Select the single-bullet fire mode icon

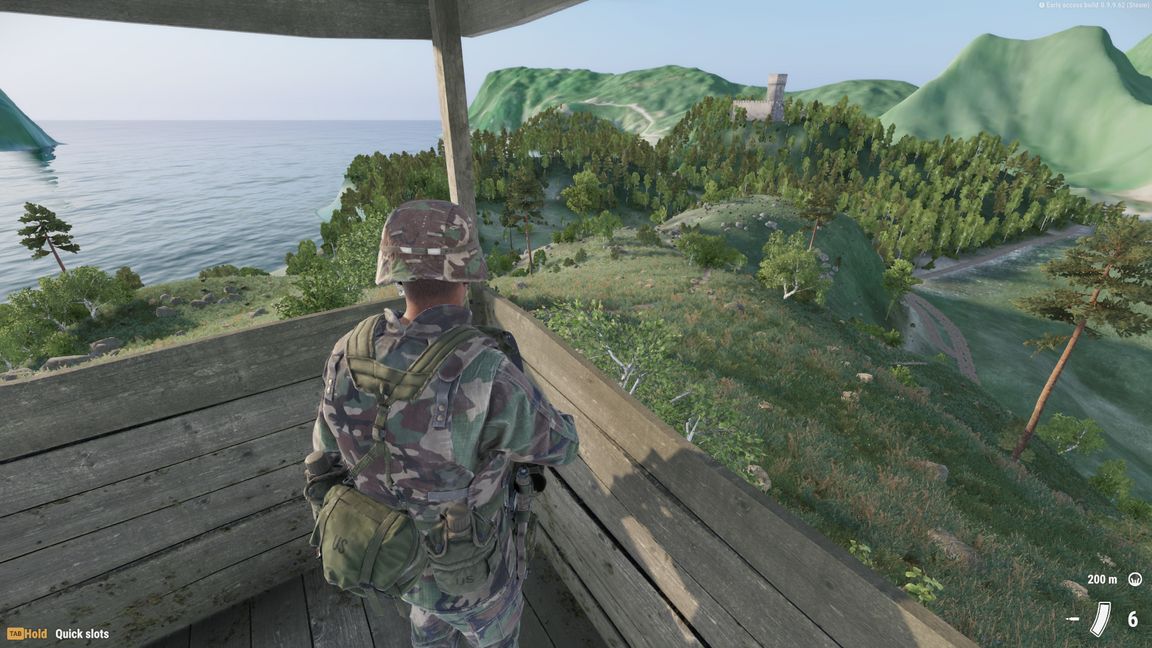[x=1073, y=619]
